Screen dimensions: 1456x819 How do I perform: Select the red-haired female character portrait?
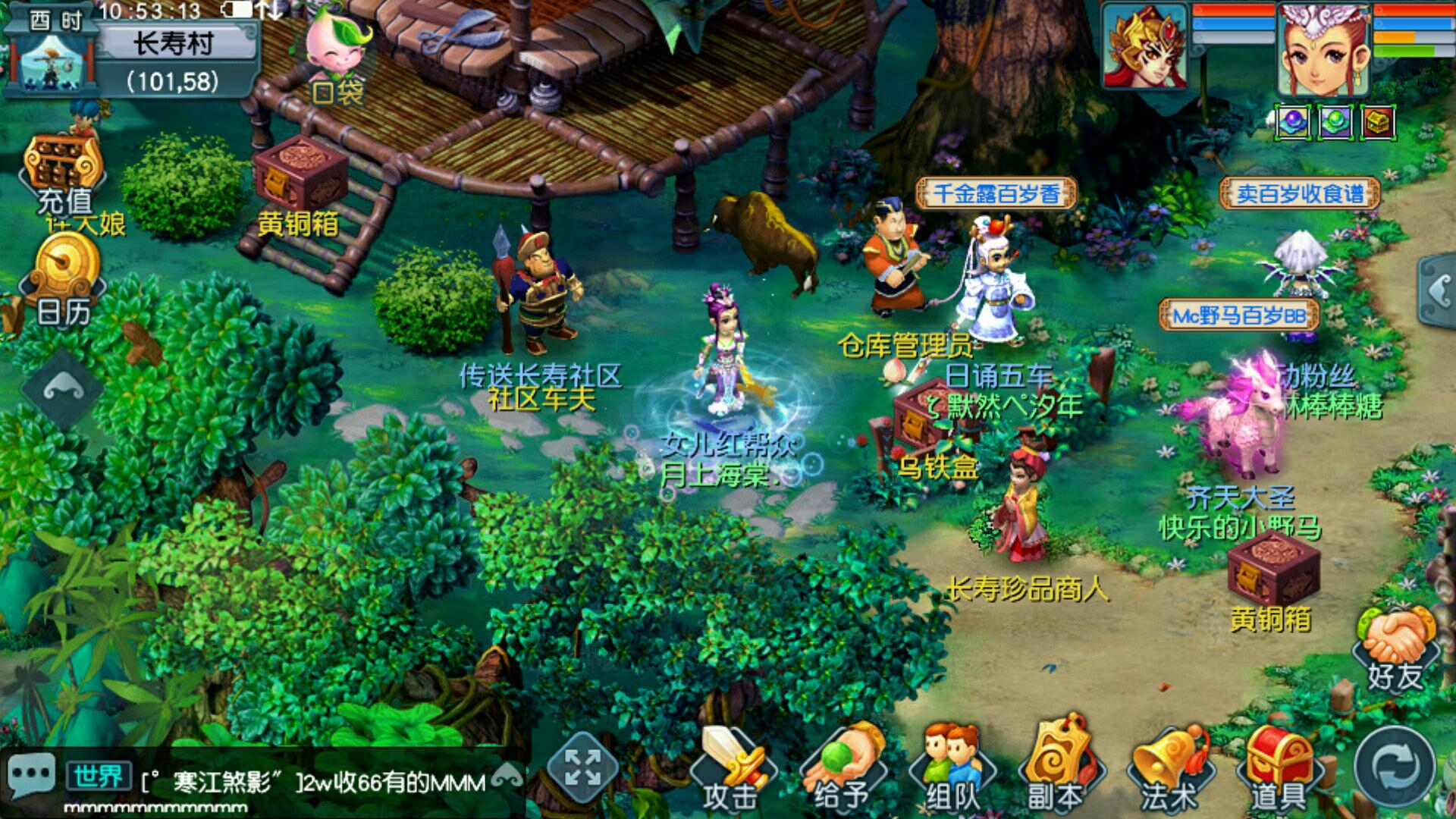pyautogui.click(x=1324, y=49)
